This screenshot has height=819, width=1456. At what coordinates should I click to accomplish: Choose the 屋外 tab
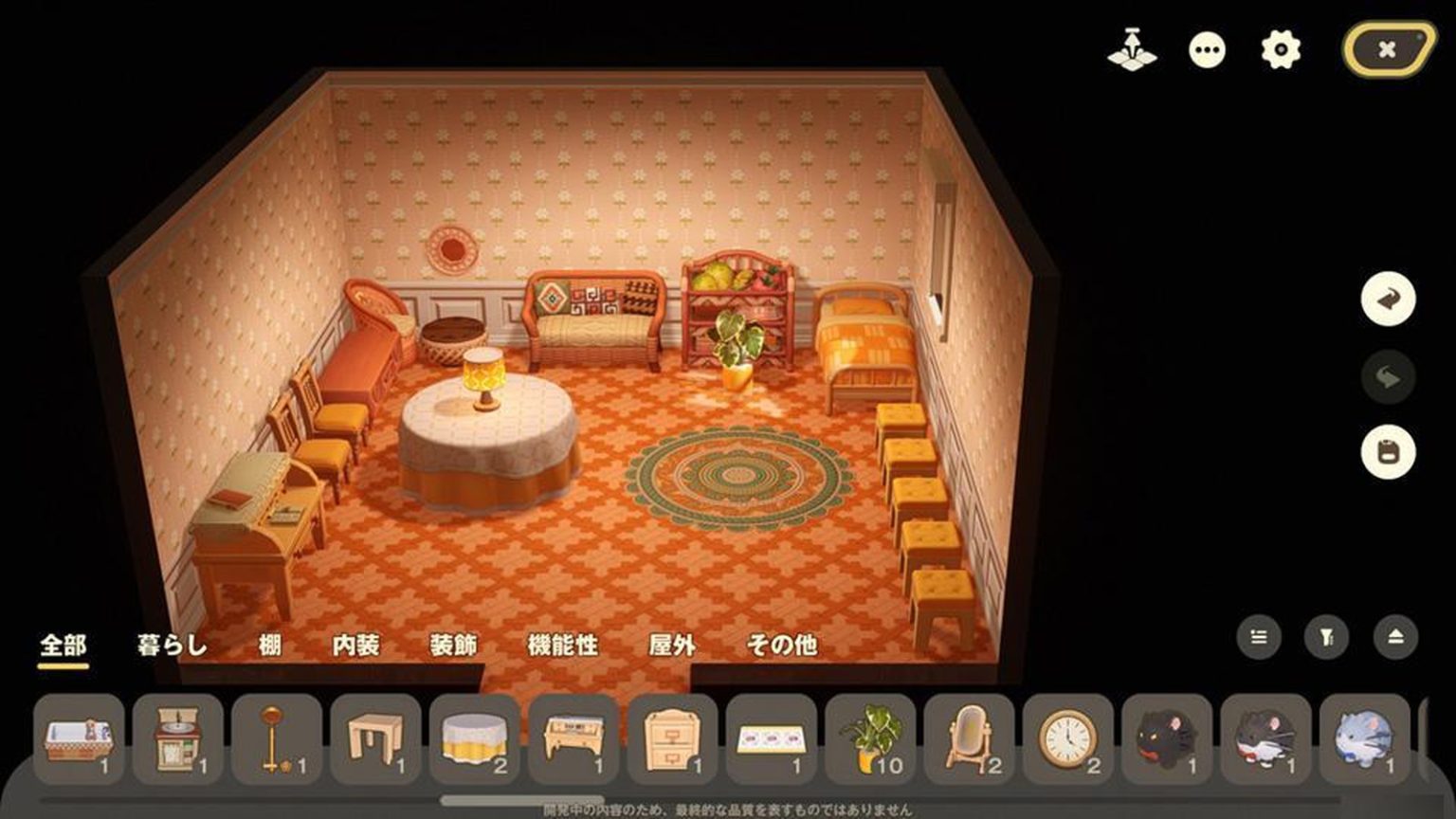tap(672, 646)
